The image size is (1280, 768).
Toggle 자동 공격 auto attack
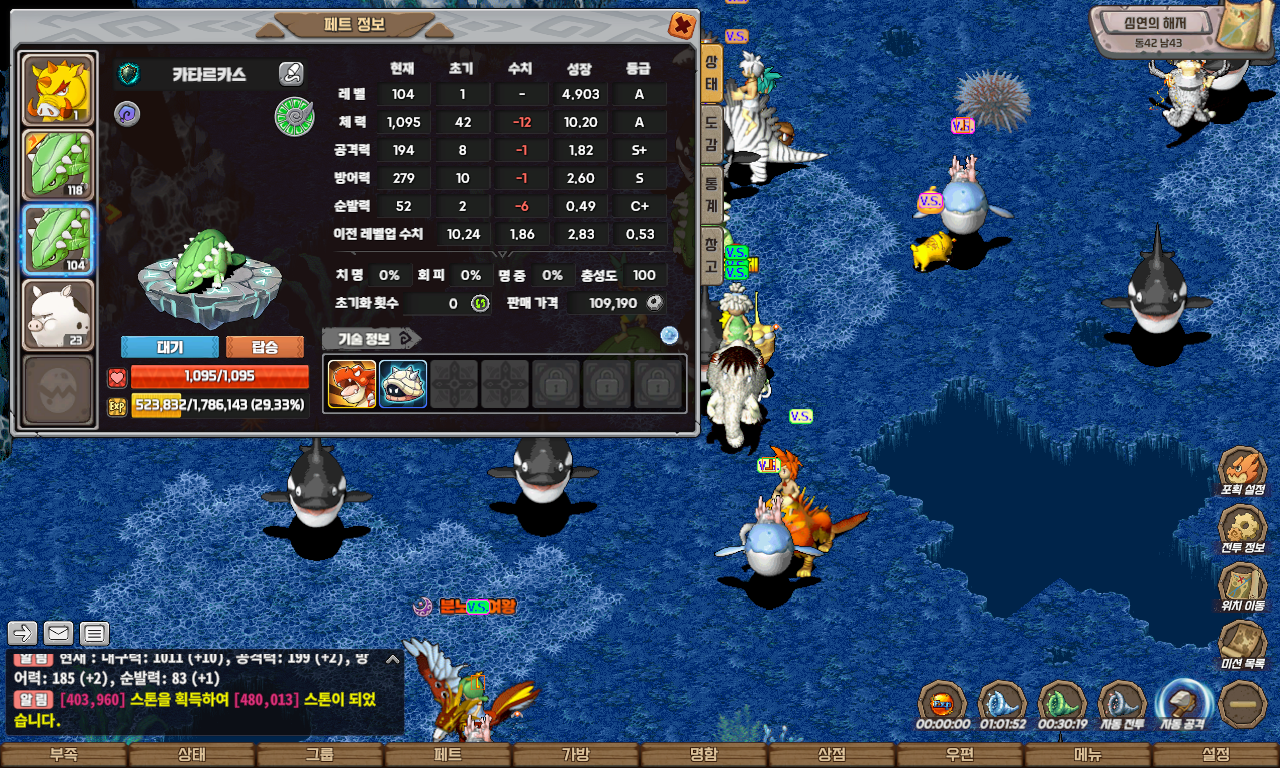pos(1183,705)
